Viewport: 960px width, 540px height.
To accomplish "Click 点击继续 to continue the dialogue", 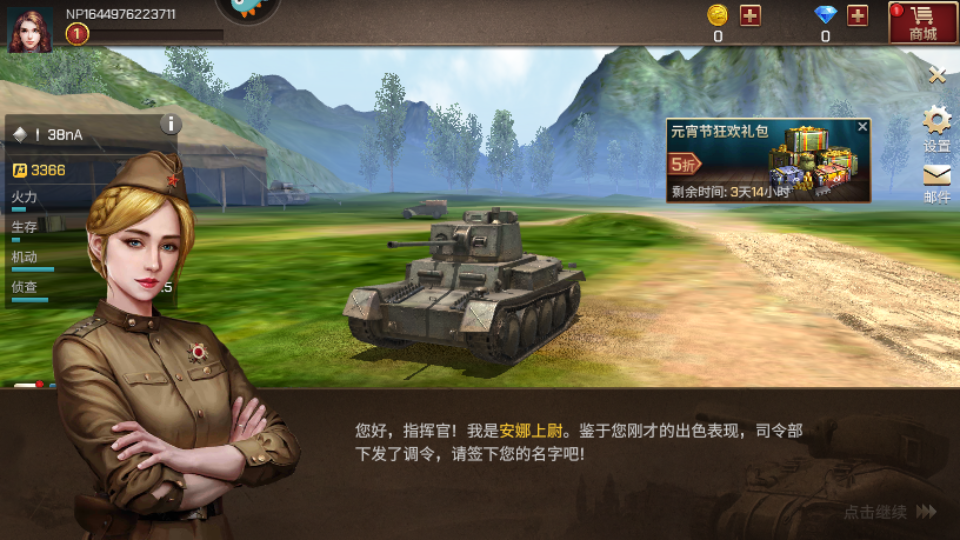I will tap(889, 512).
